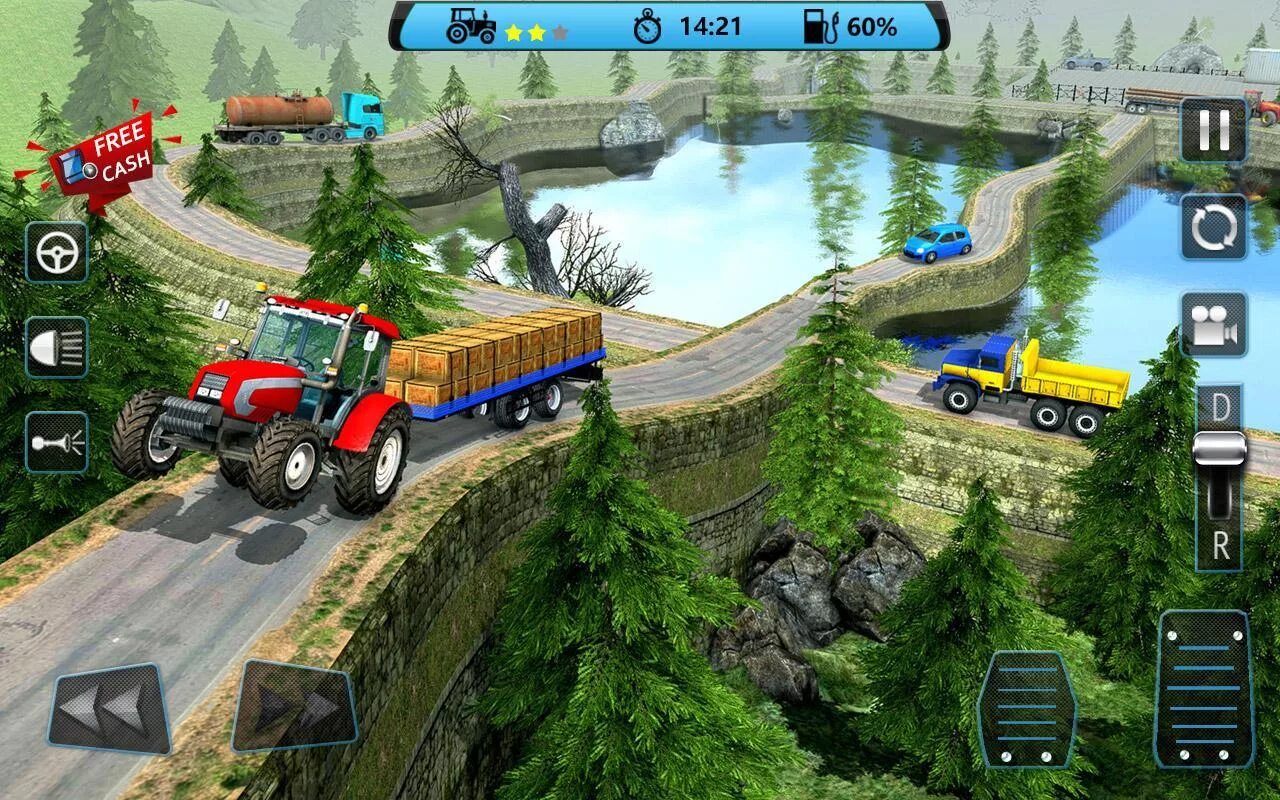Steer left with the left arrow button

111,708
